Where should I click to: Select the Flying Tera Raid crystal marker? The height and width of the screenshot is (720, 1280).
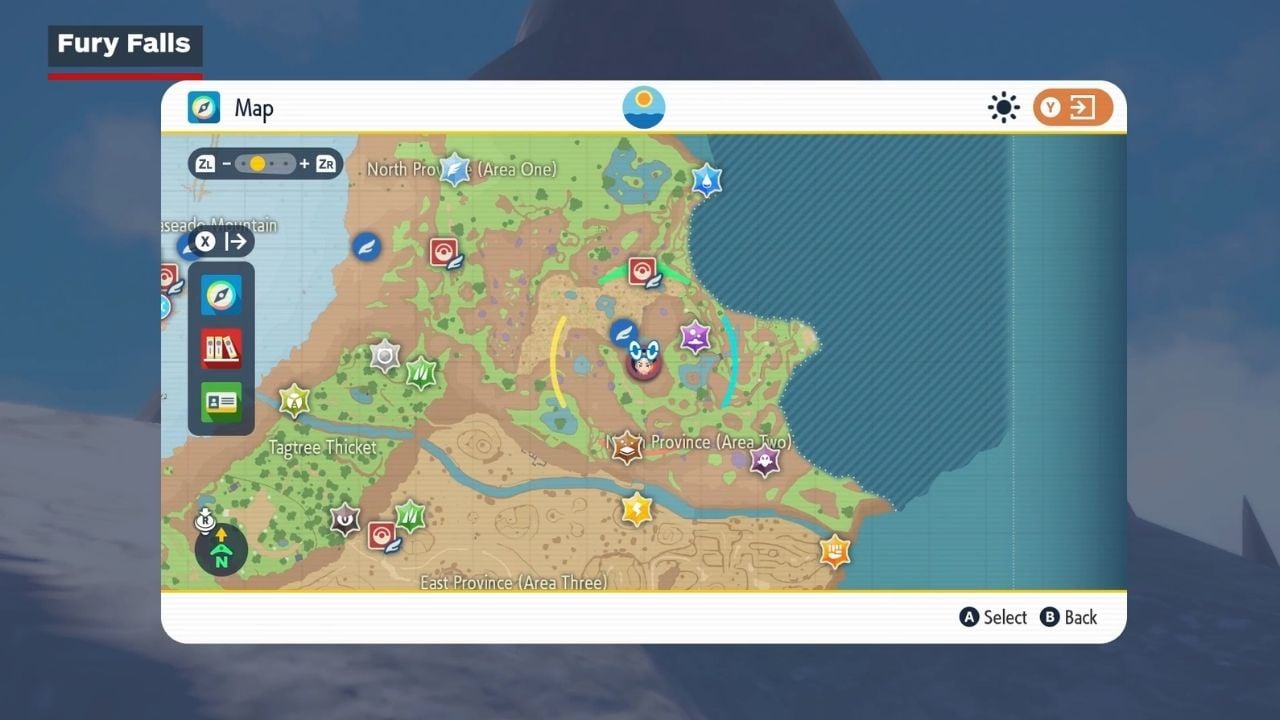coord(455,169)
